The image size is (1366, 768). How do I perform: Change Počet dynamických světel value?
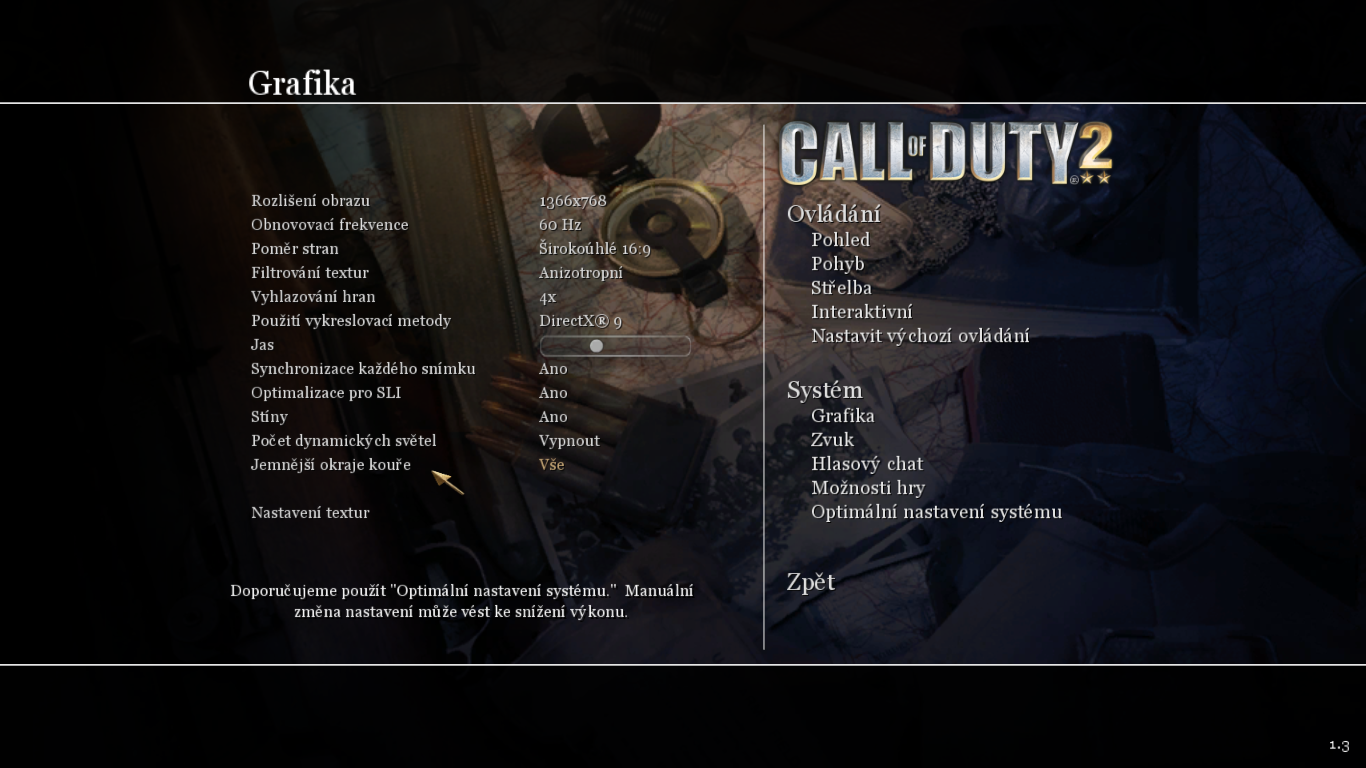569,441
